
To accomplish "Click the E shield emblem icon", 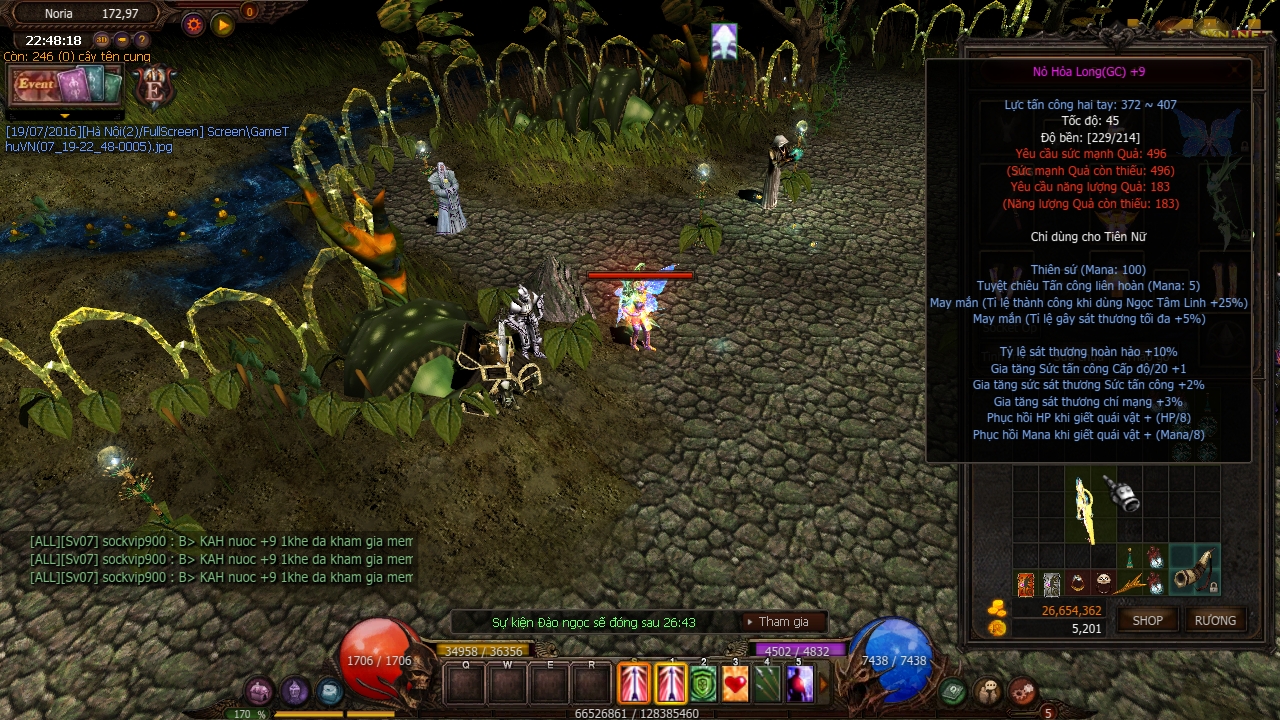I will [155, 87].
